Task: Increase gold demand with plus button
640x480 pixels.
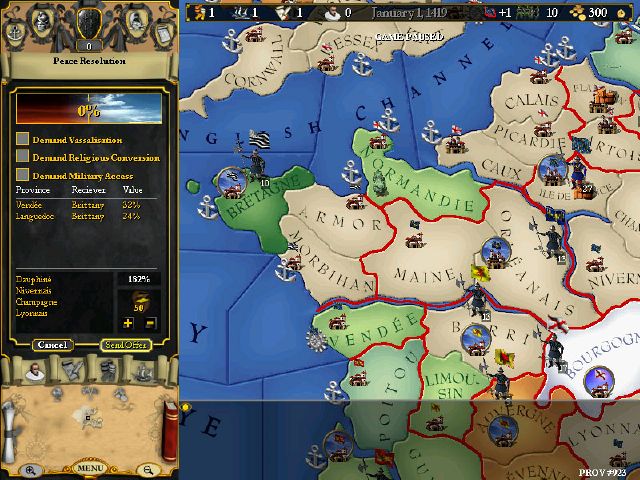Action: 127,323
